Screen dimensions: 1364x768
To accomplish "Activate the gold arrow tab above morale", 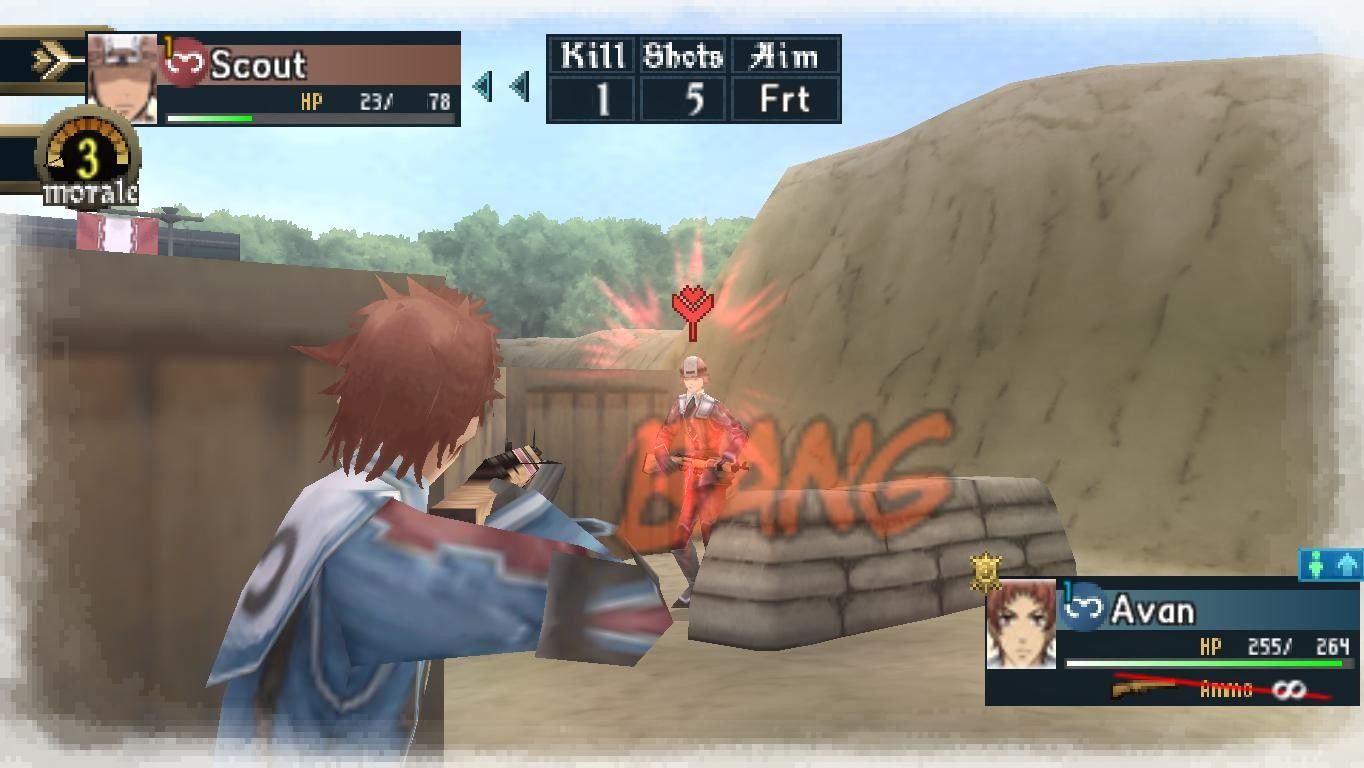I will click(54, 62).
